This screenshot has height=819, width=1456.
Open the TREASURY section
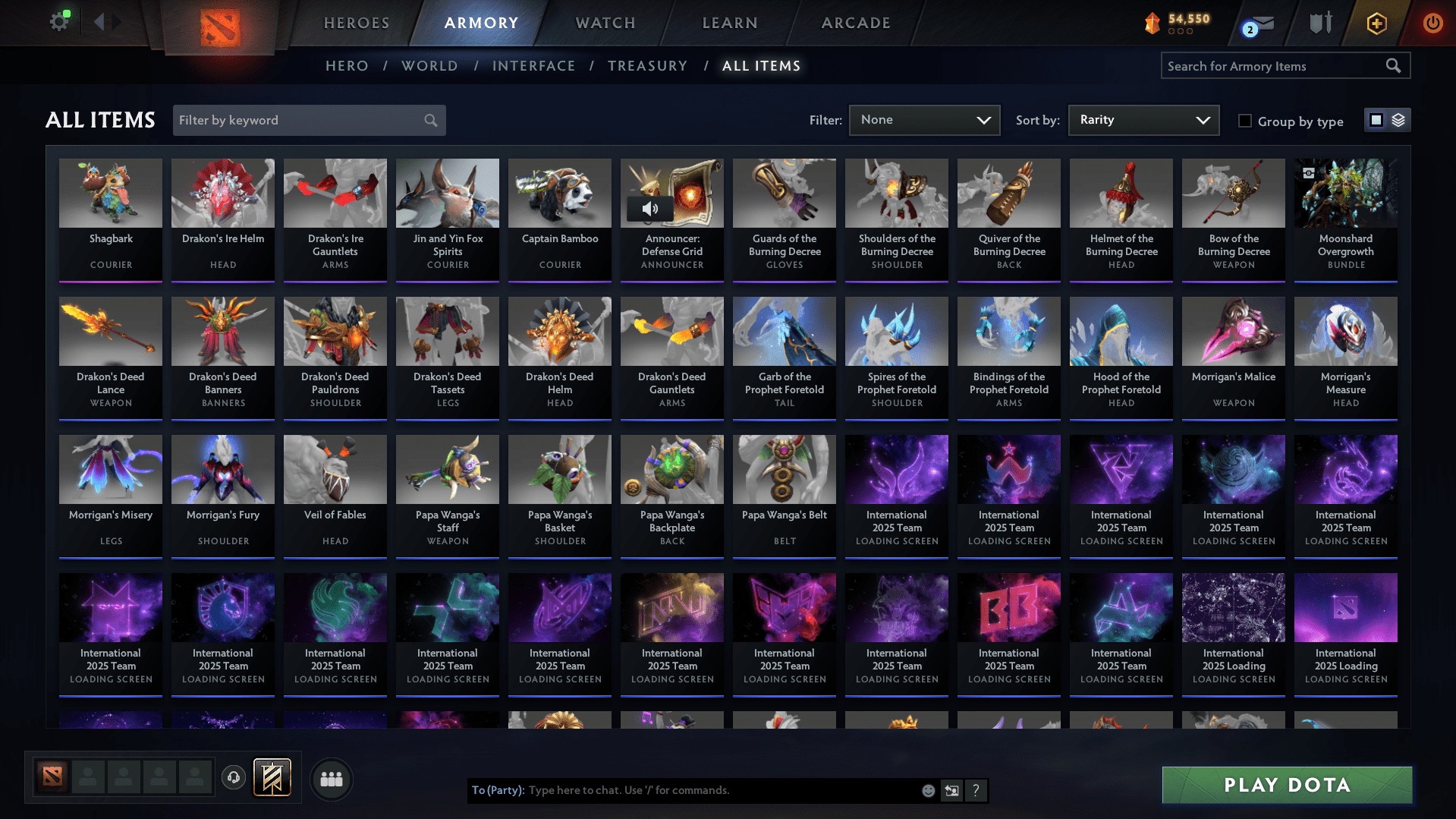647,65
